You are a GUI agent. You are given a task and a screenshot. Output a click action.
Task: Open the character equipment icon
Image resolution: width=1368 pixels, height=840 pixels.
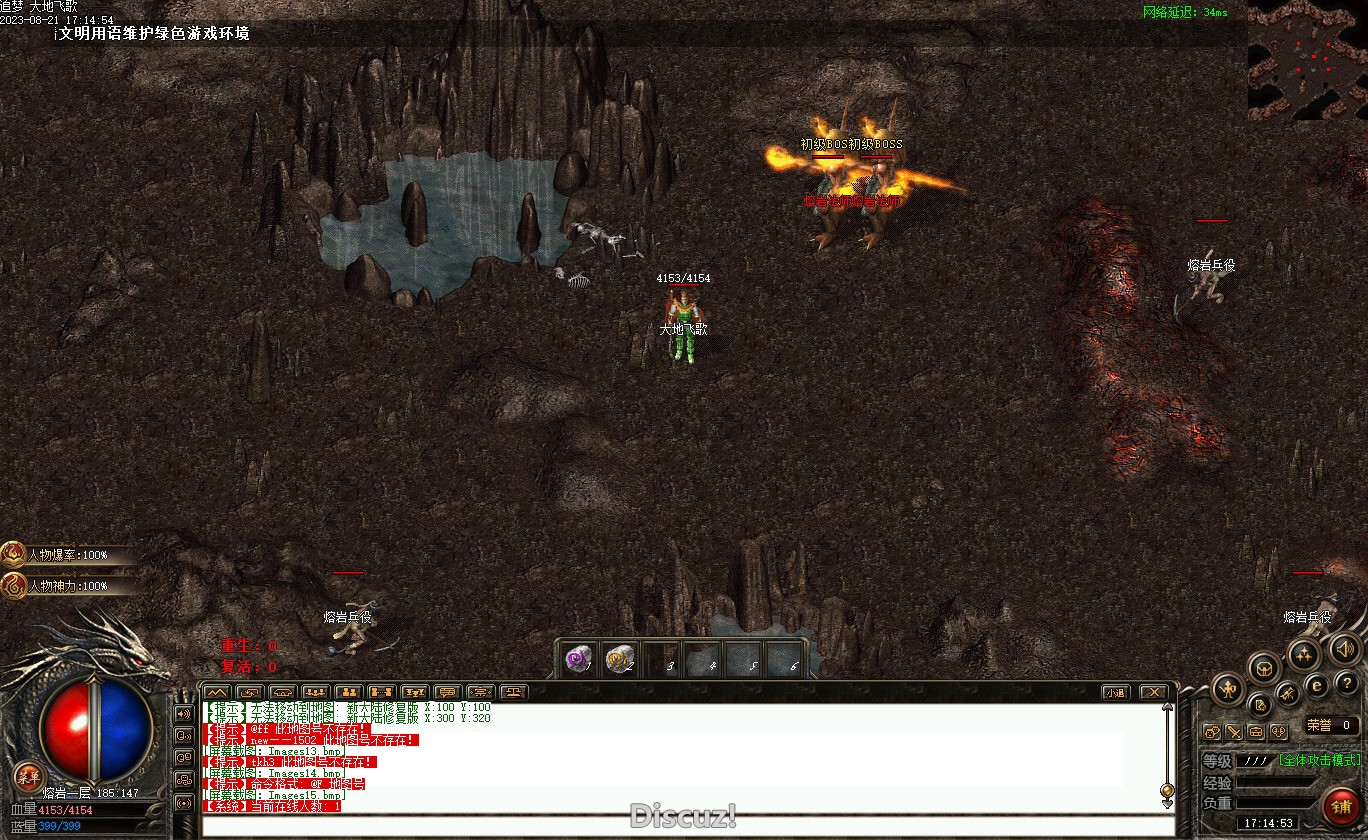[x=1227, y=688]
